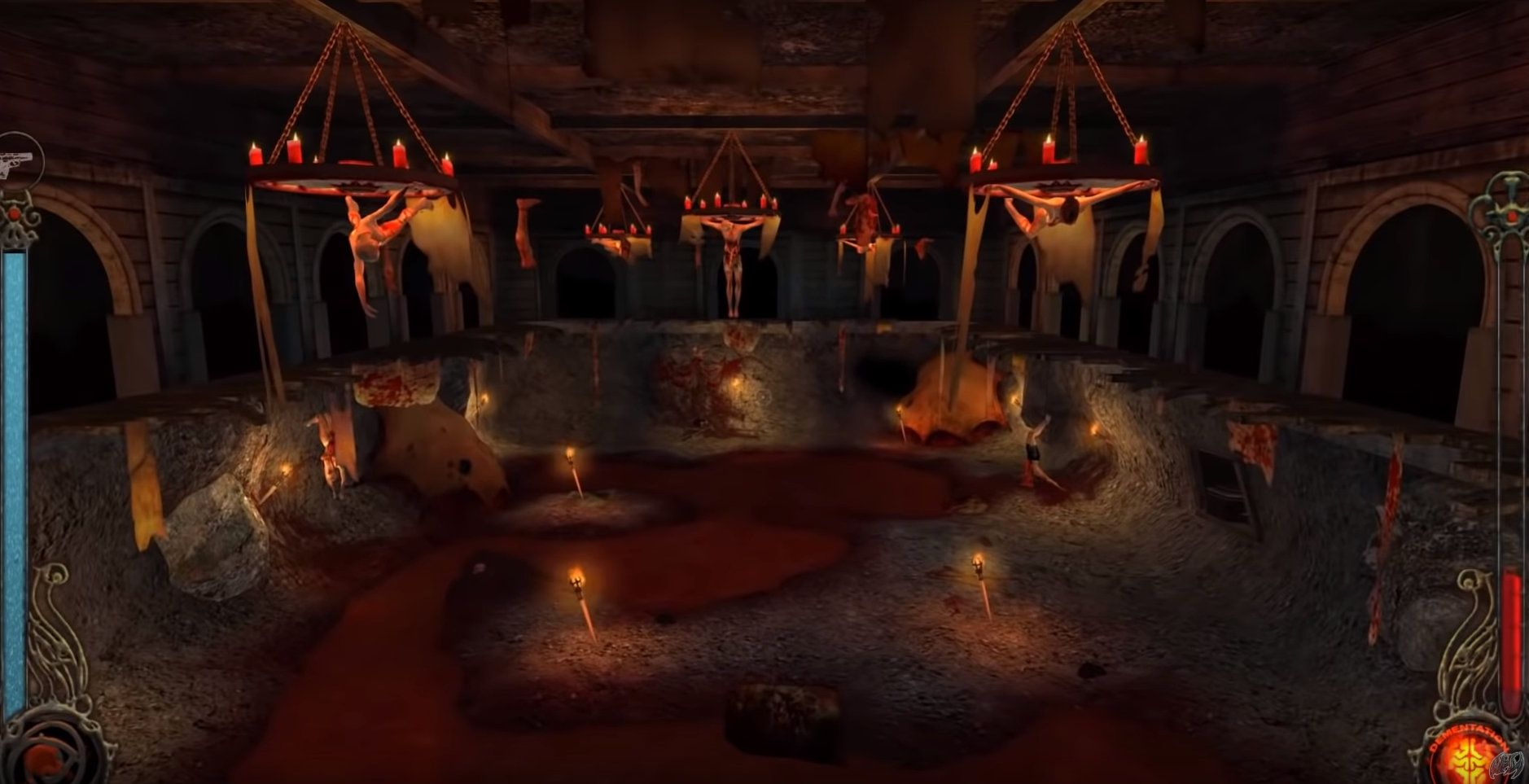This screenshot has width=1529, height=784.
Task: Click the pistol weapon icon
Action: click(x=15, y=161)
